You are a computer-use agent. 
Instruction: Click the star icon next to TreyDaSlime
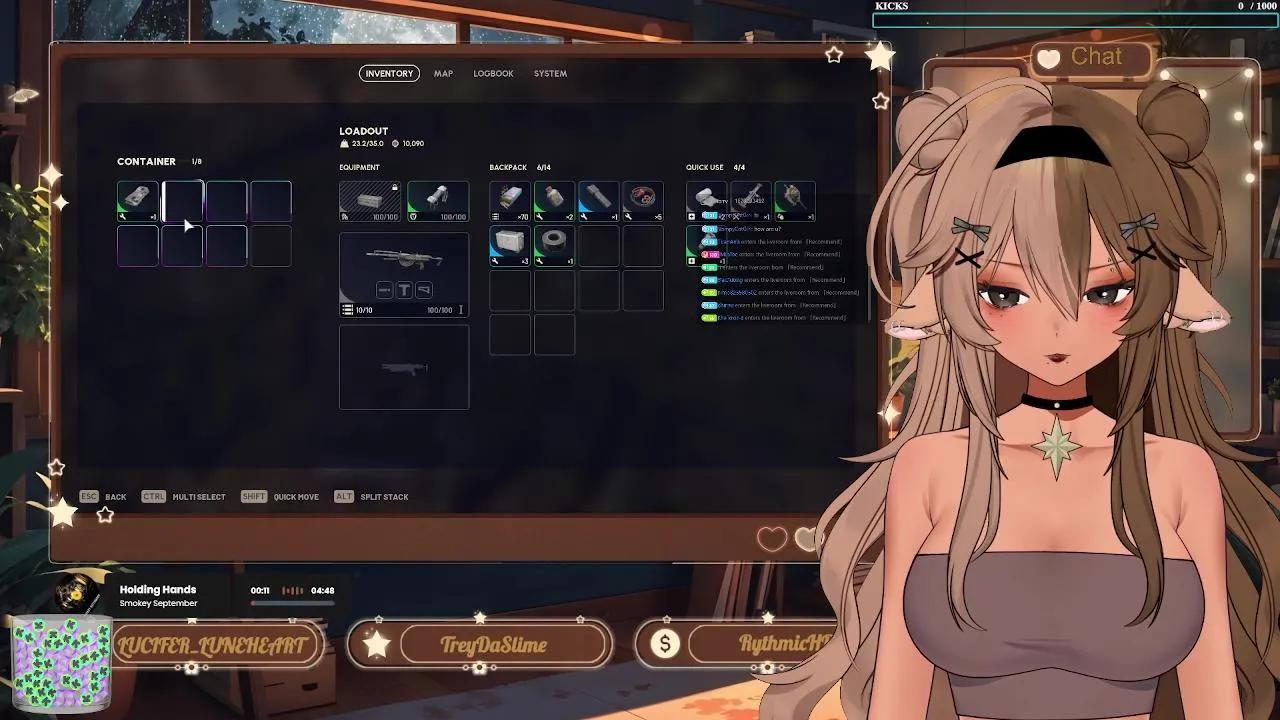click(x=375, y=644)
